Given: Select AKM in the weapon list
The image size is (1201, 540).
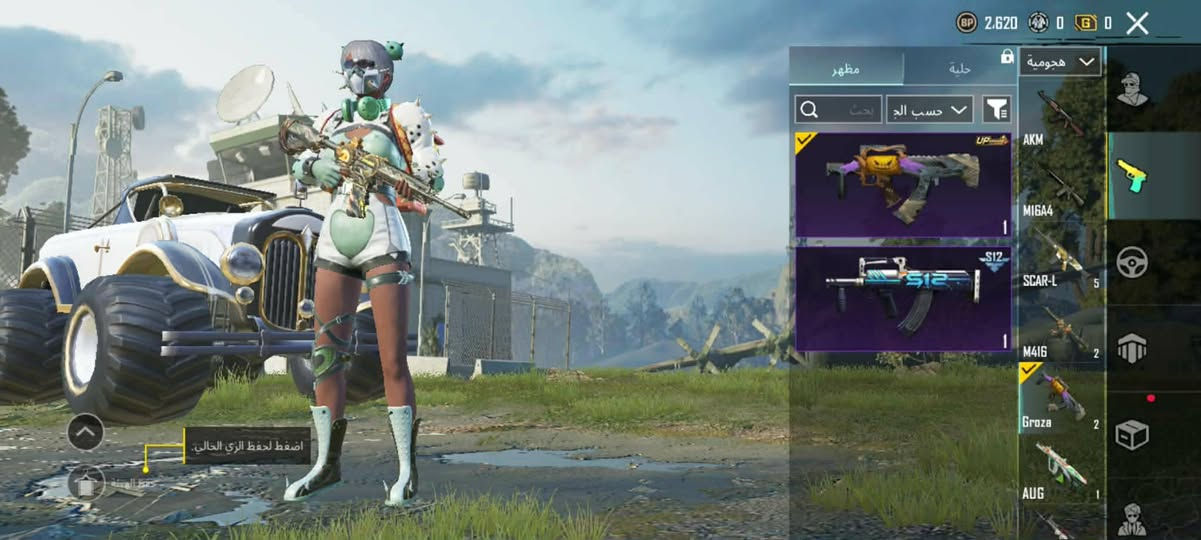Looking at the screenshot, I should click(x=1060, y=118).
